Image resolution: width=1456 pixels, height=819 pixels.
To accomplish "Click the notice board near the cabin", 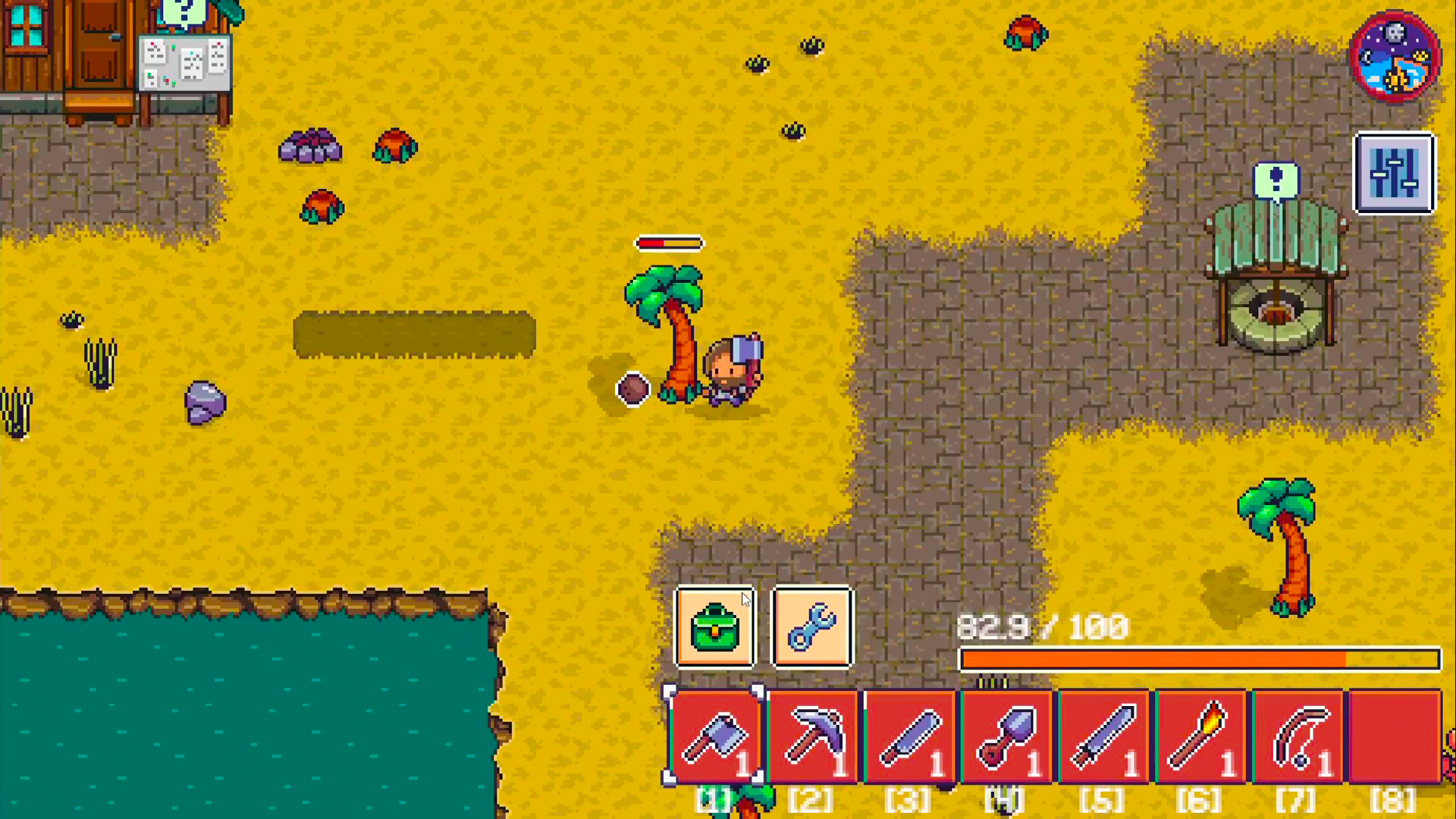I will (186, 61).
